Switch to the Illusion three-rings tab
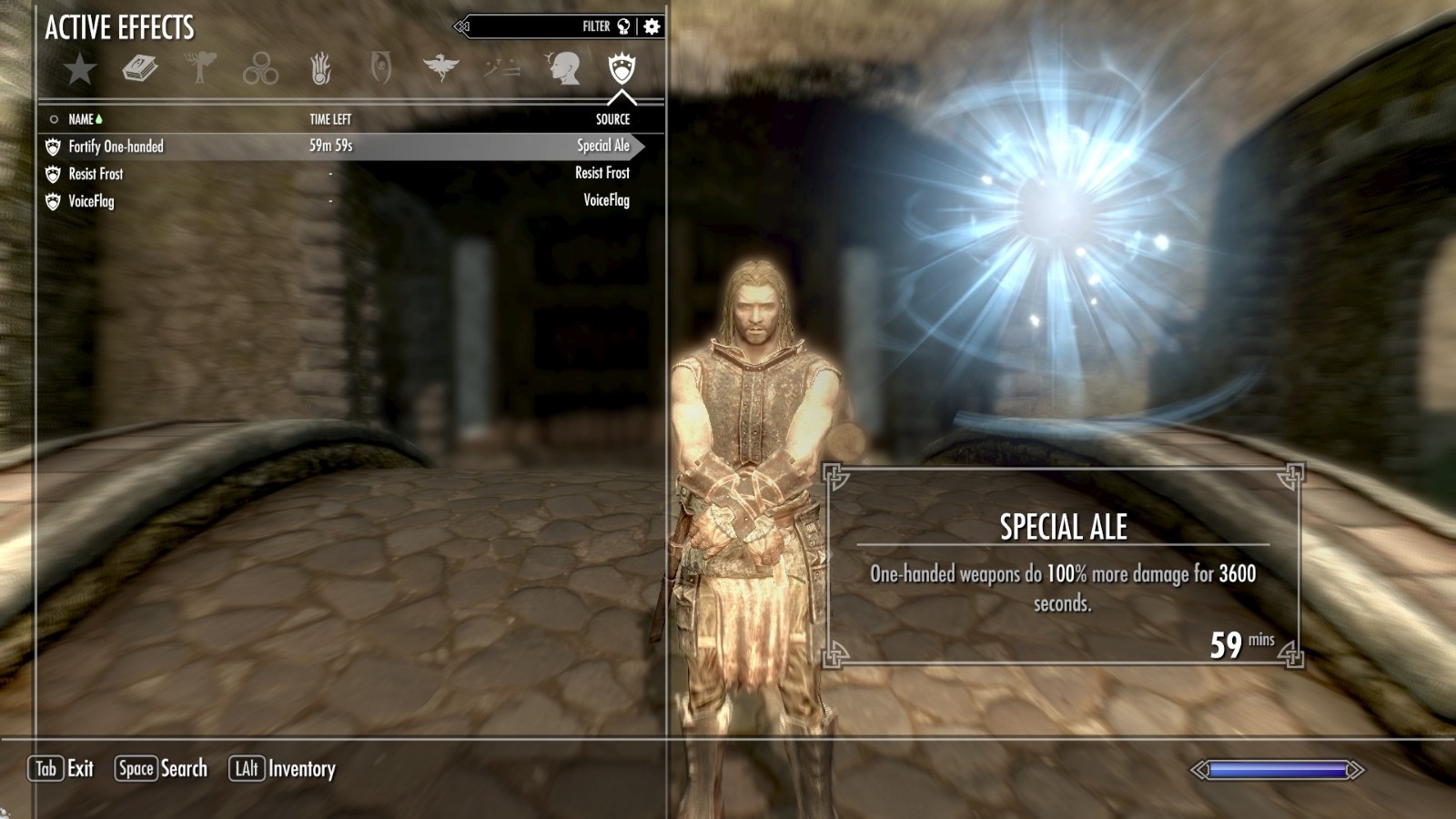 click(260, 69)
